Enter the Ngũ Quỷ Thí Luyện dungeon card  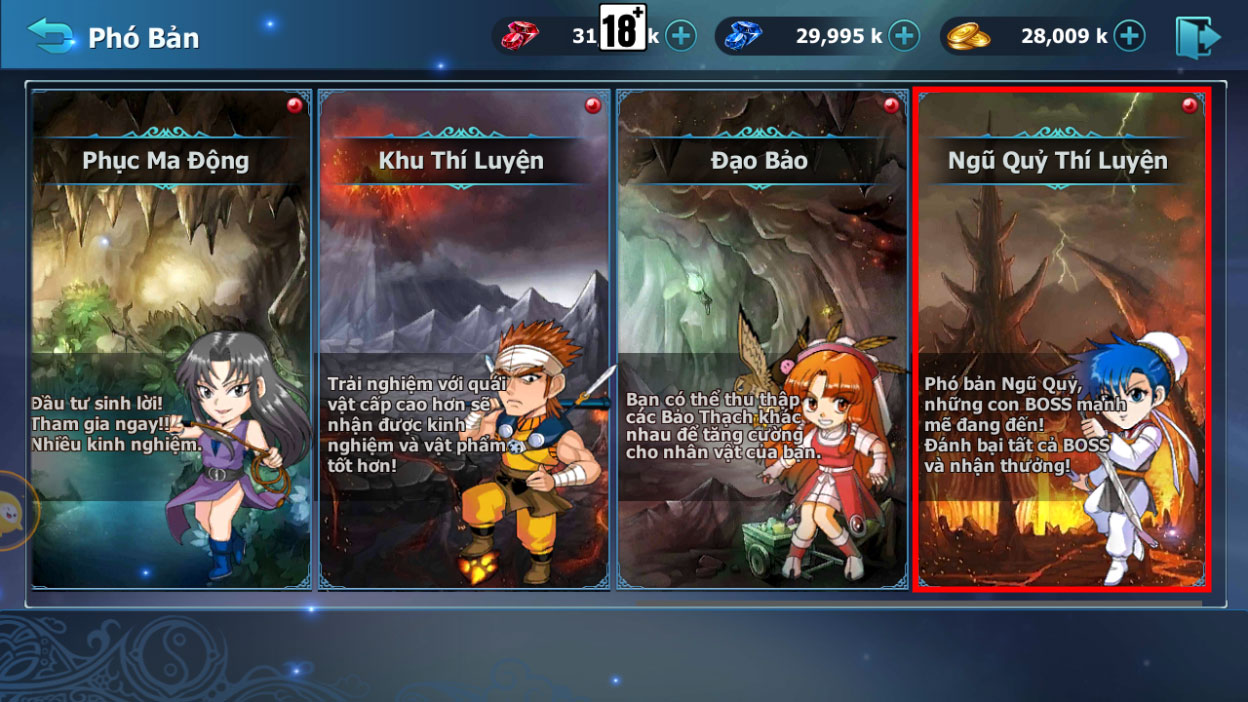pos(1061,339)
